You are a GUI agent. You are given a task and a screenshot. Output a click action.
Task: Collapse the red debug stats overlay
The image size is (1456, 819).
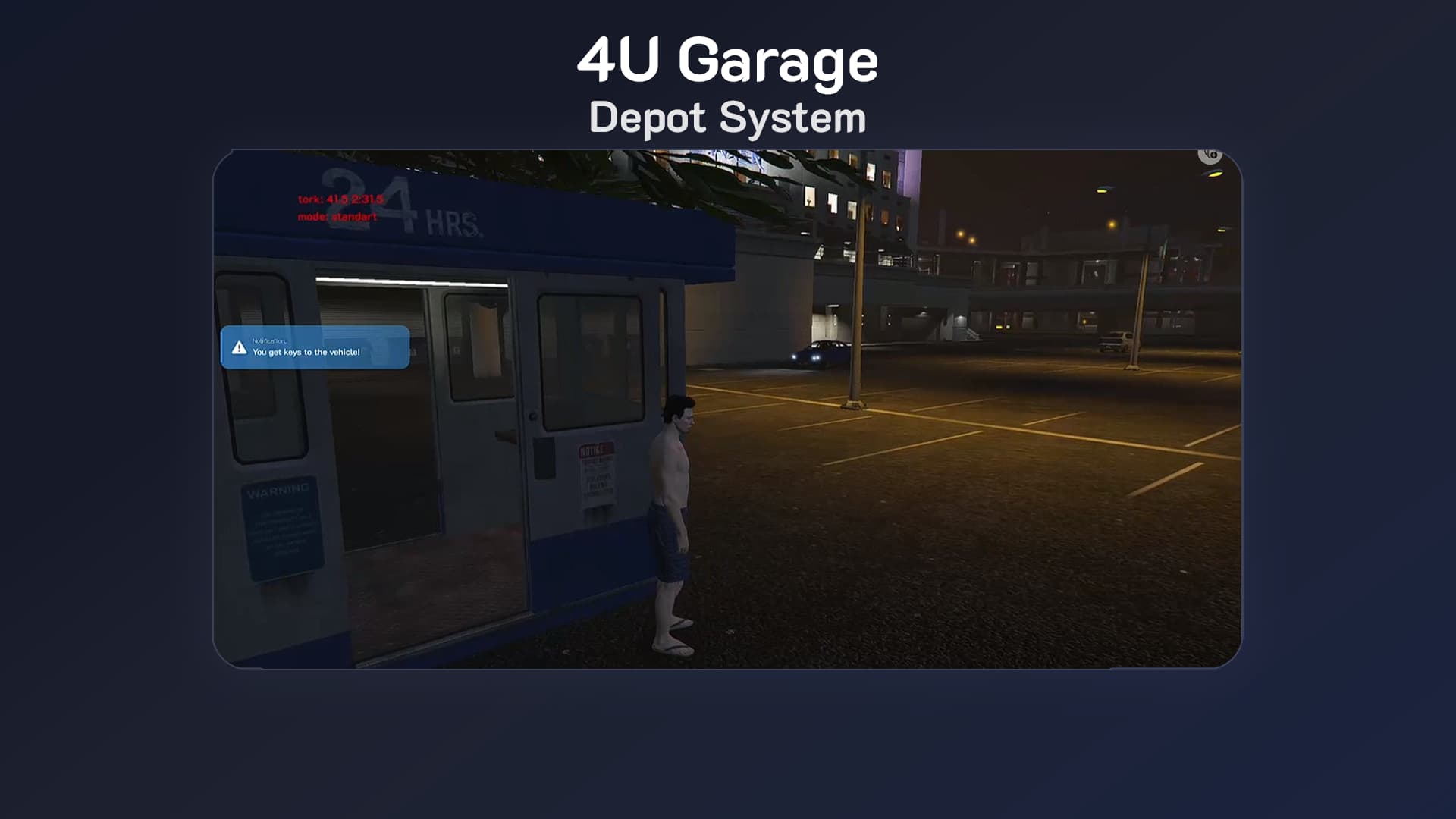(x=337, y=209)
